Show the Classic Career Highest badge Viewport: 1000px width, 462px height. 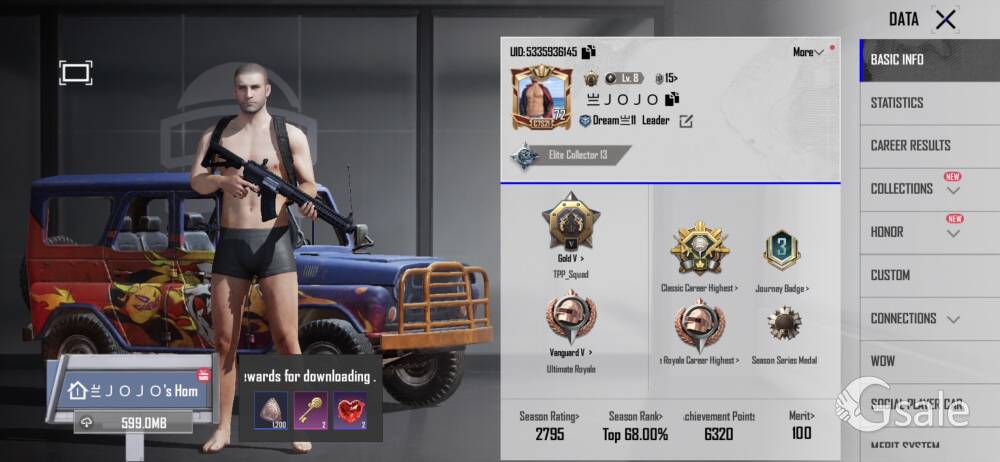700,250
